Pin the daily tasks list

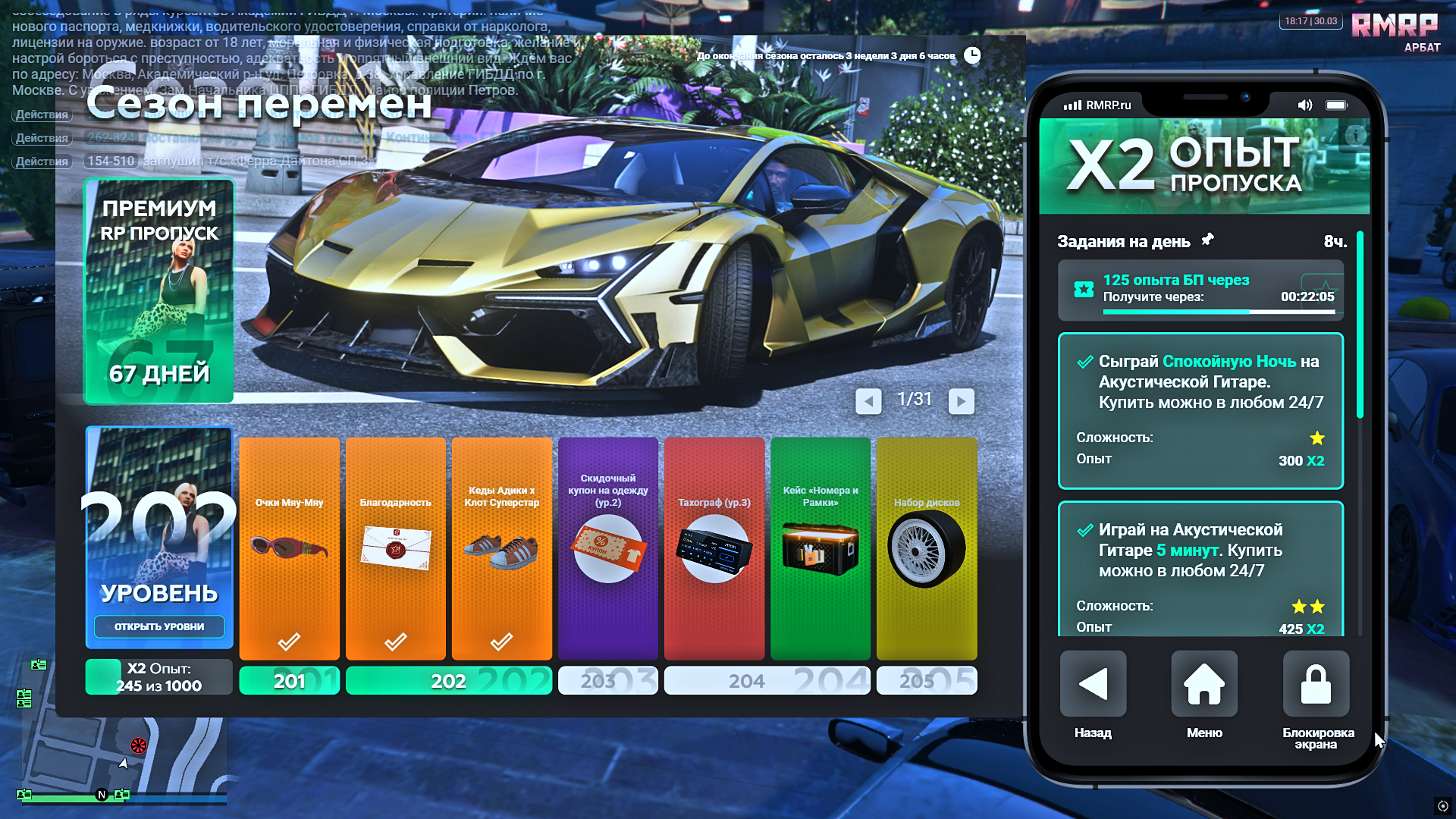click(1207, 240)
